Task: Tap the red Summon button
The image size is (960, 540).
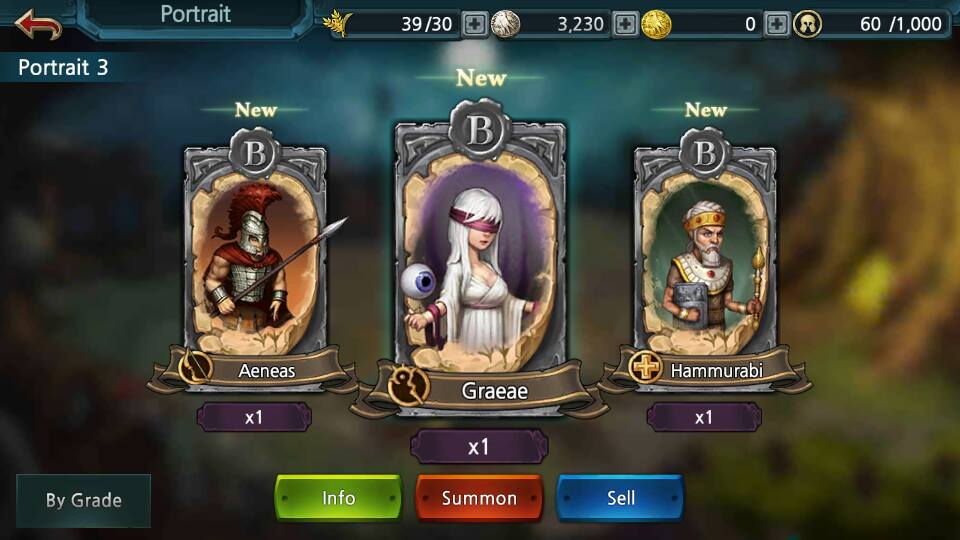Action: 479,498
